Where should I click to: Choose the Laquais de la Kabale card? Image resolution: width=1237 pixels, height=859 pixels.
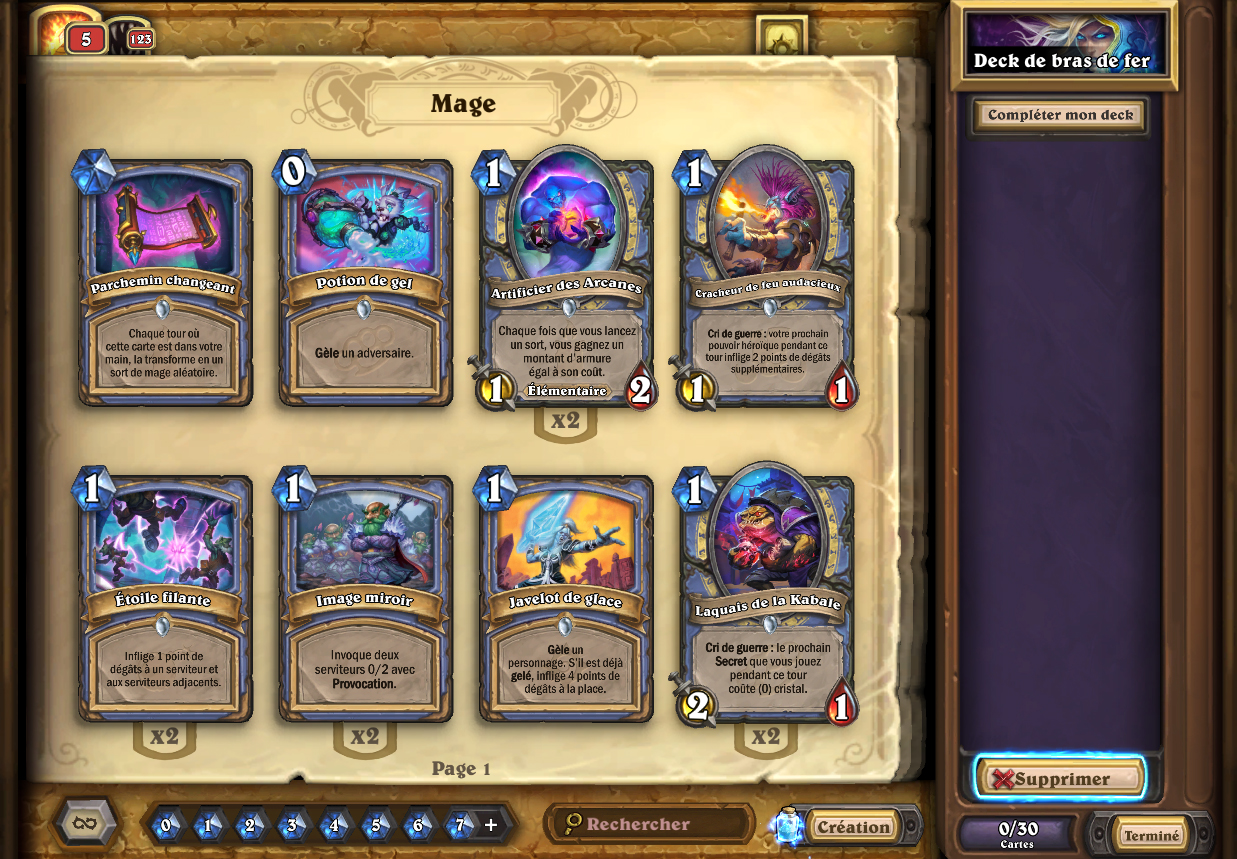click(767, 598)
